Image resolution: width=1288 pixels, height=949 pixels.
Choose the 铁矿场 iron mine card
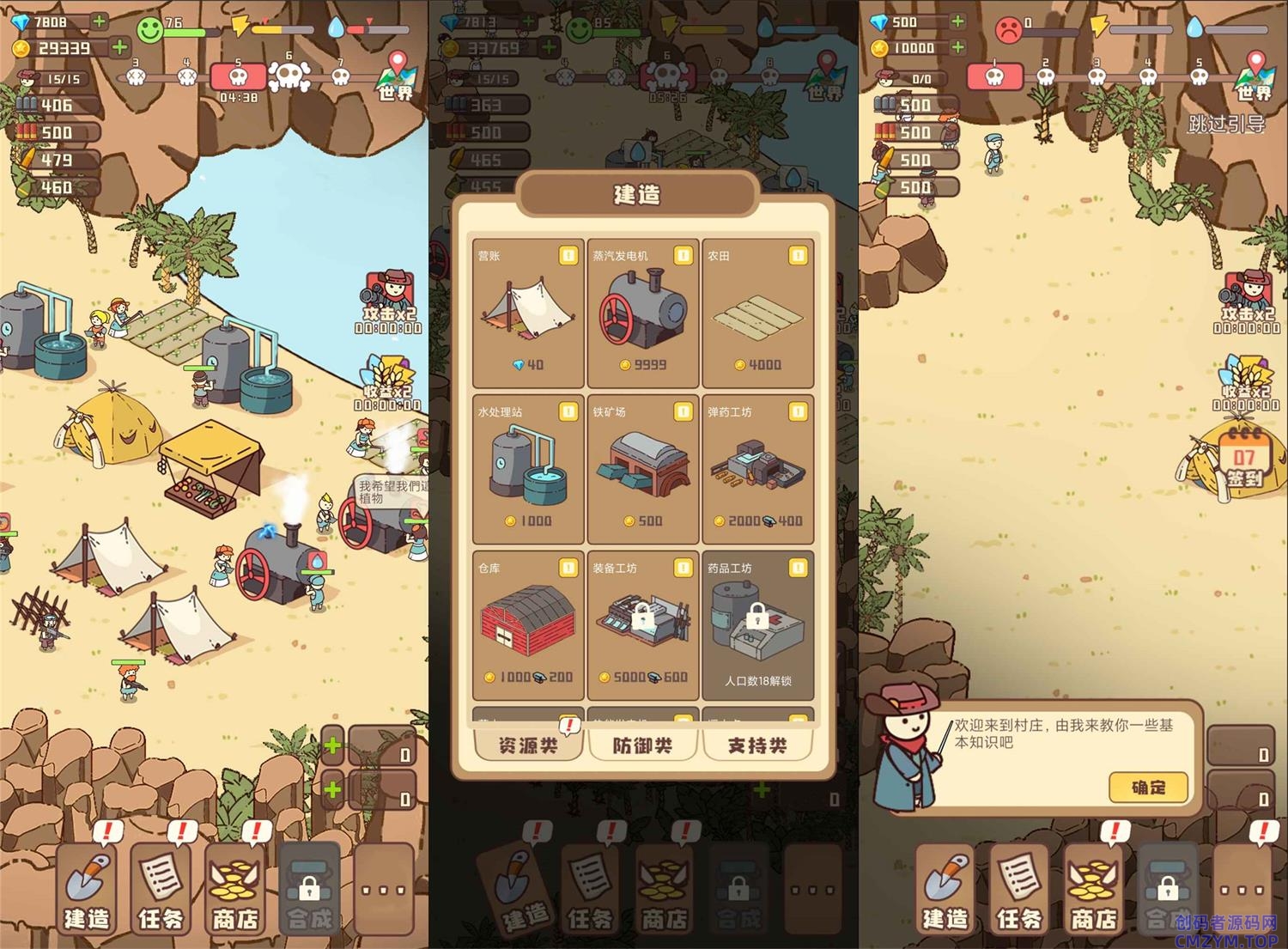[x=643, y=469]
